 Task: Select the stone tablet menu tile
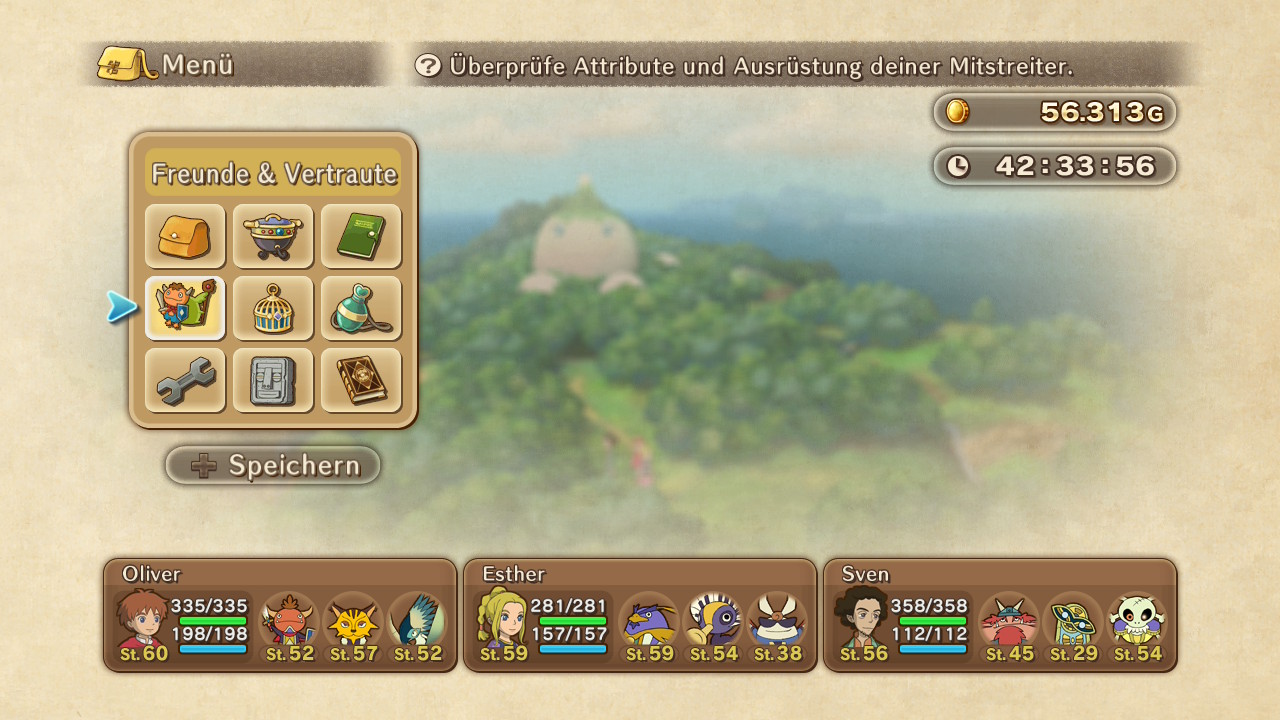coord(273,380)
